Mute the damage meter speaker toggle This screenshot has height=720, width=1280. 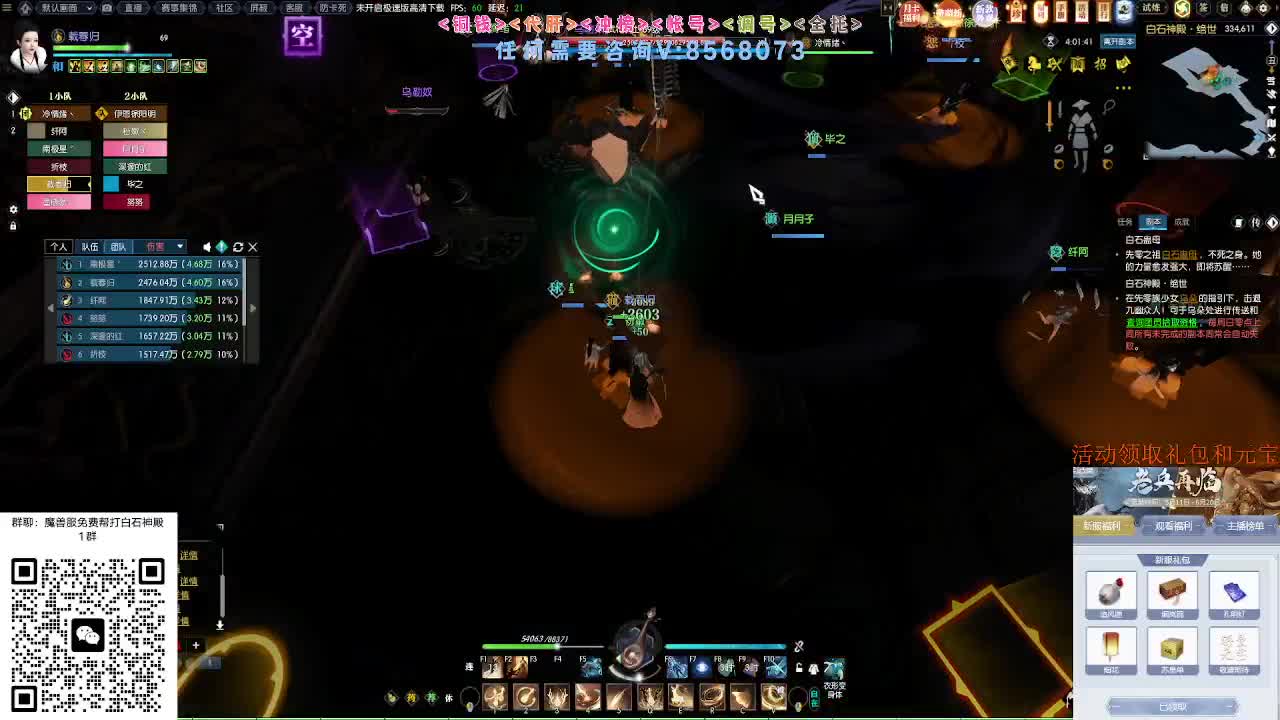[x=207, y=247]
